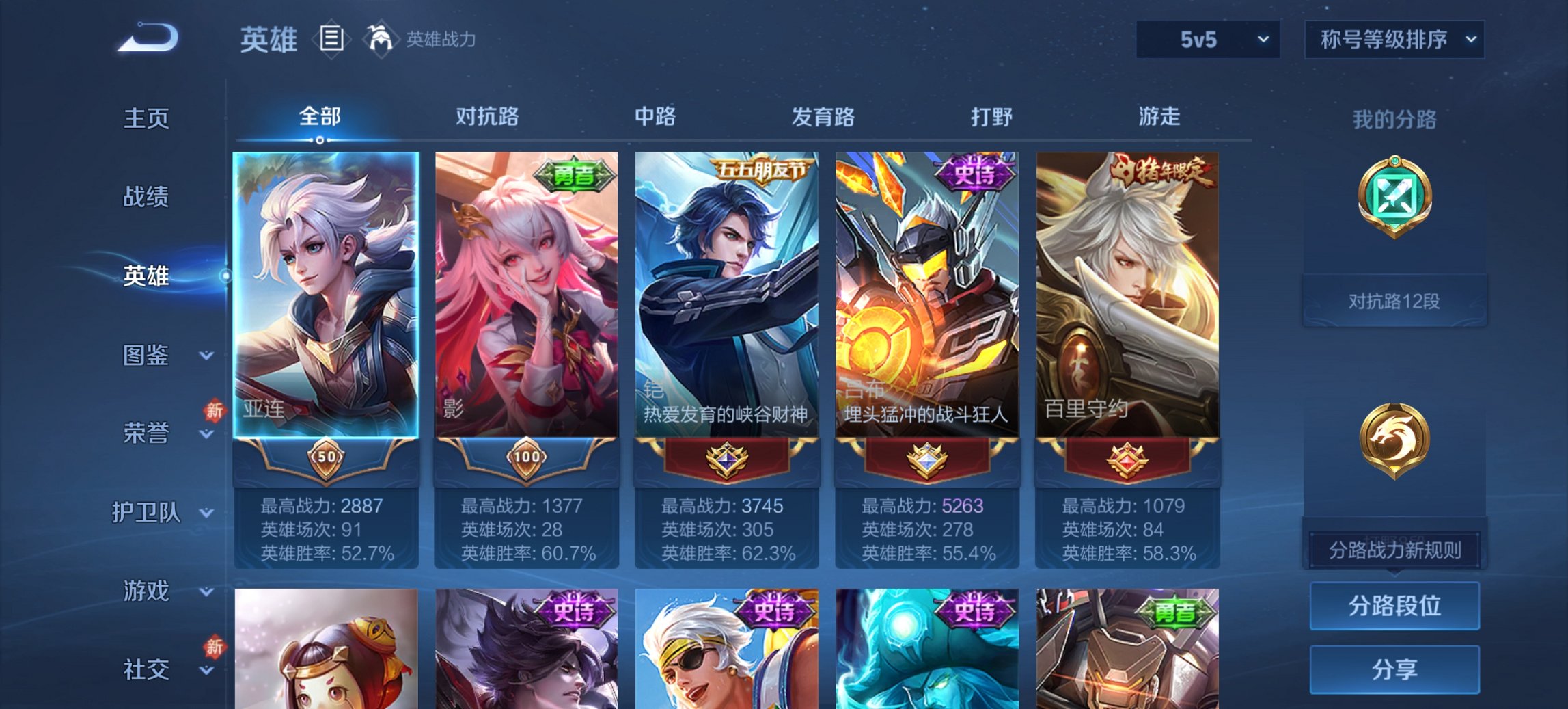
Task: Click the 英雄战力 emblem icon
Action: (381, 40)
